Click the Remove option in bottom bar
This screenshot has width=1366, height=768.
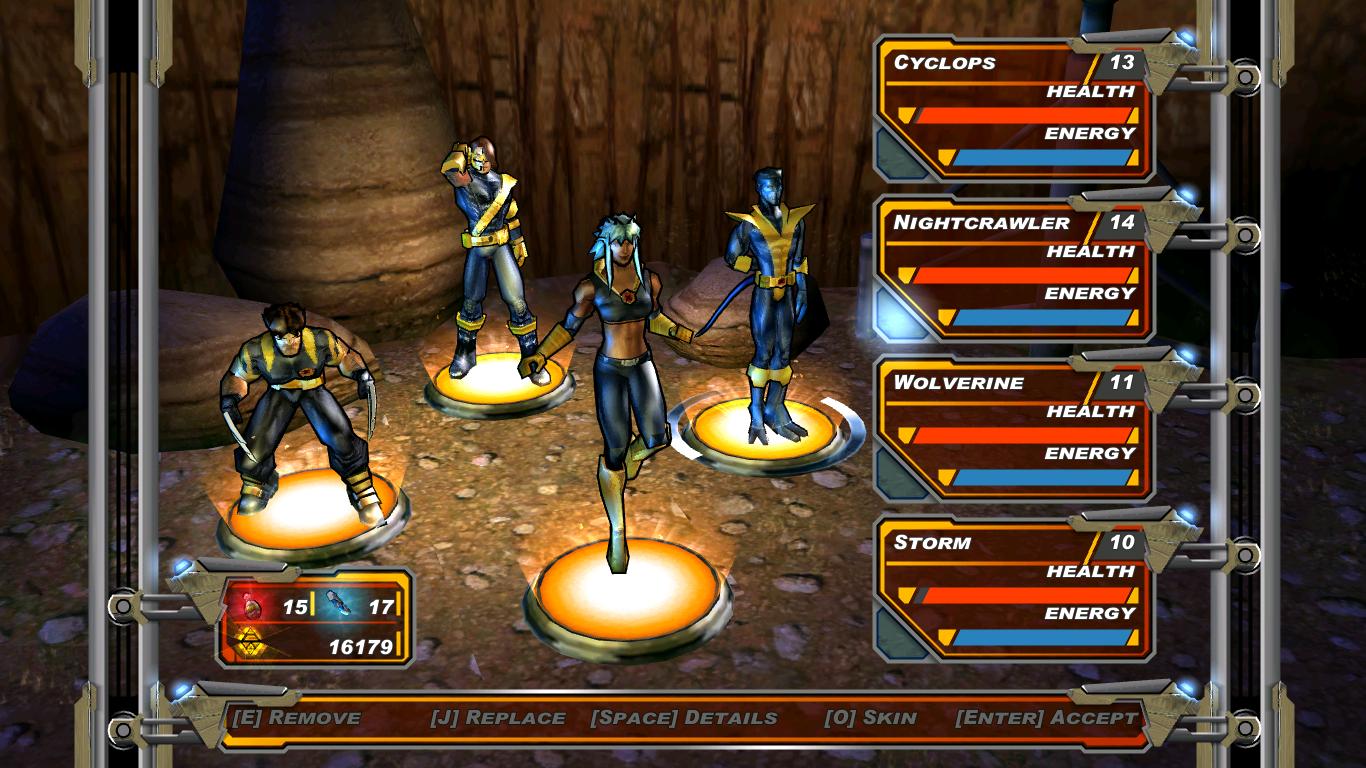point(296,718)
